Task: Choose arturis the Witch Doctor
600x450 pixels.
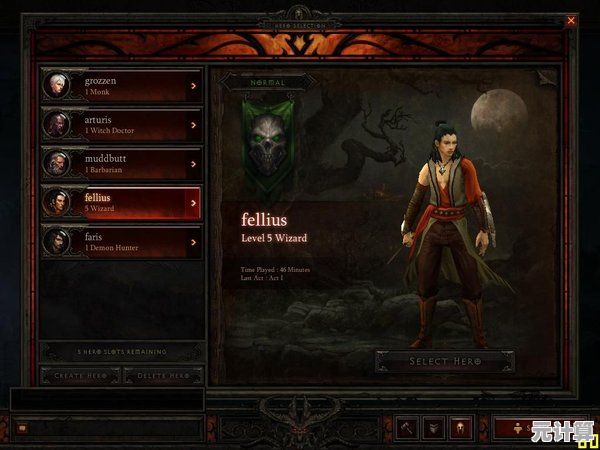Action: [x=120, y=124]
